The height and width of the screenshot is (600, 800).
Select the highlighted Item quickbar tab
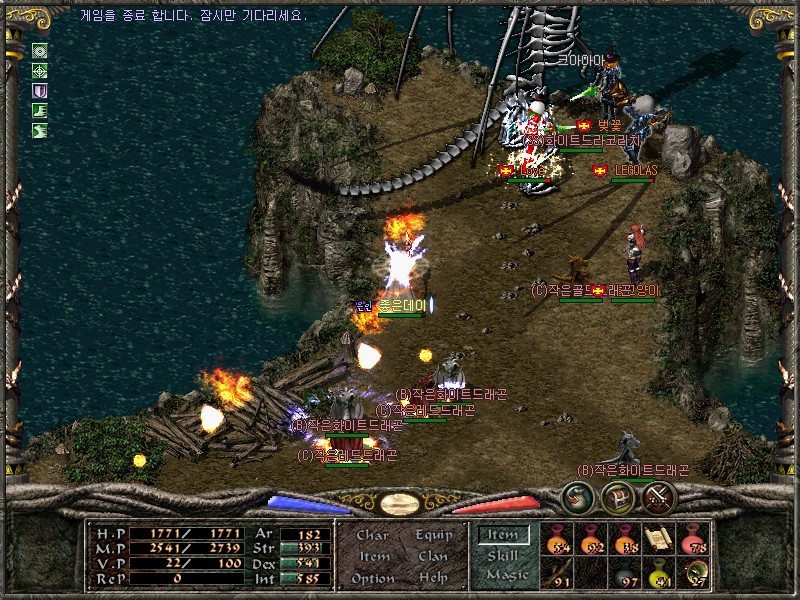click(x=502, y=535)
